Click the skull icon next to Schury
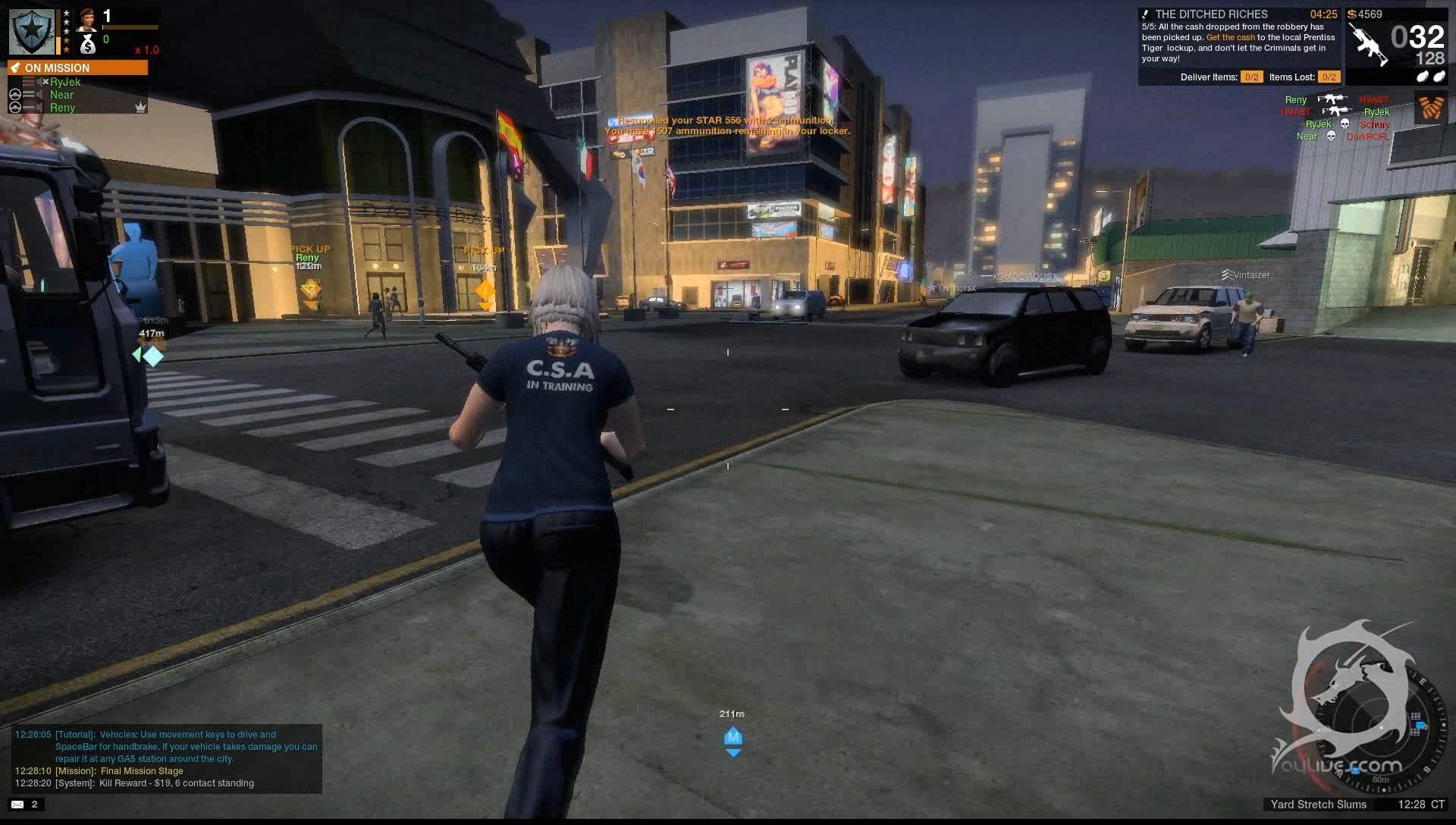The width and height of the screenshot is (1456, 825). 1344,124
